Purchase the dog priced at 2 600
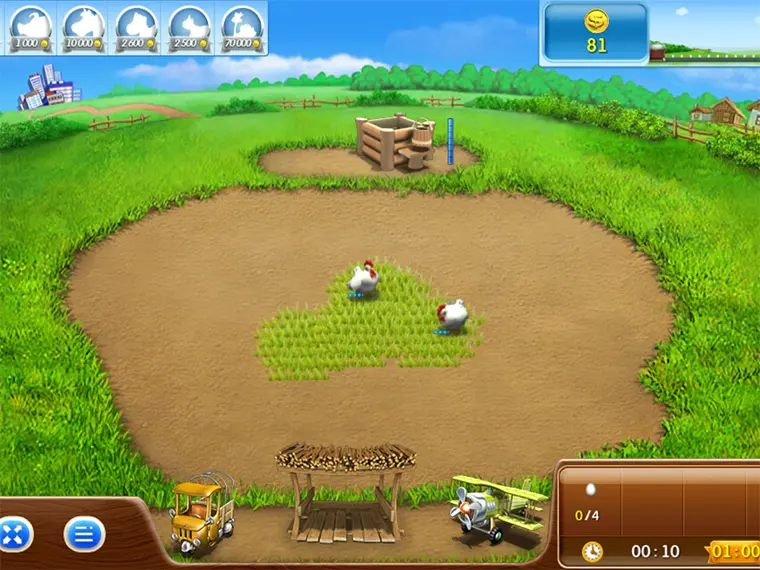Screen dimensions: 760x570 click(x=138, y=27)
